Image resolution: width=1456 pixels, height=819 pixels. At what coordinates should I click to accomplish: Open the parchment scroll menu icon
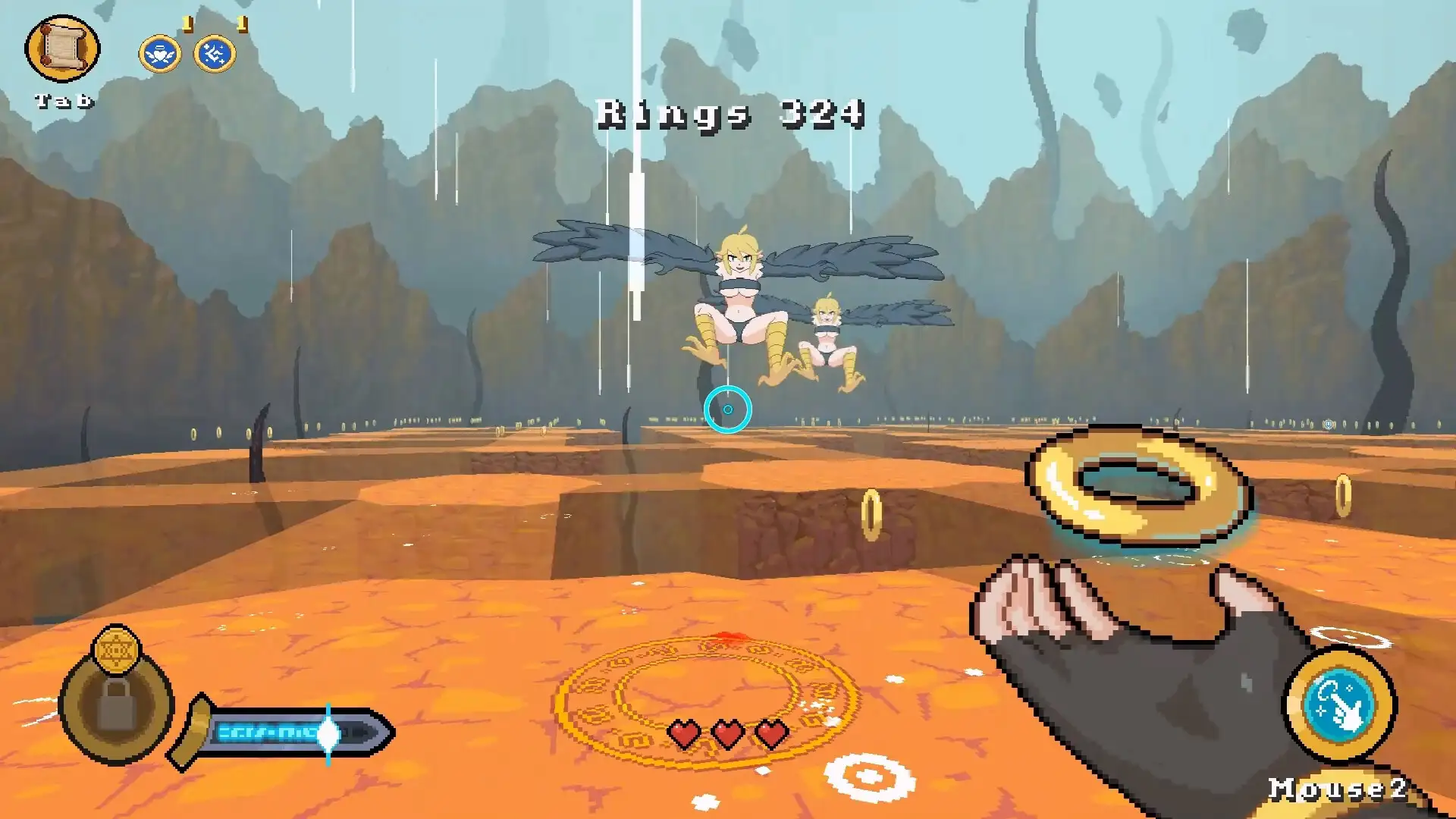[x=62, y=48]
